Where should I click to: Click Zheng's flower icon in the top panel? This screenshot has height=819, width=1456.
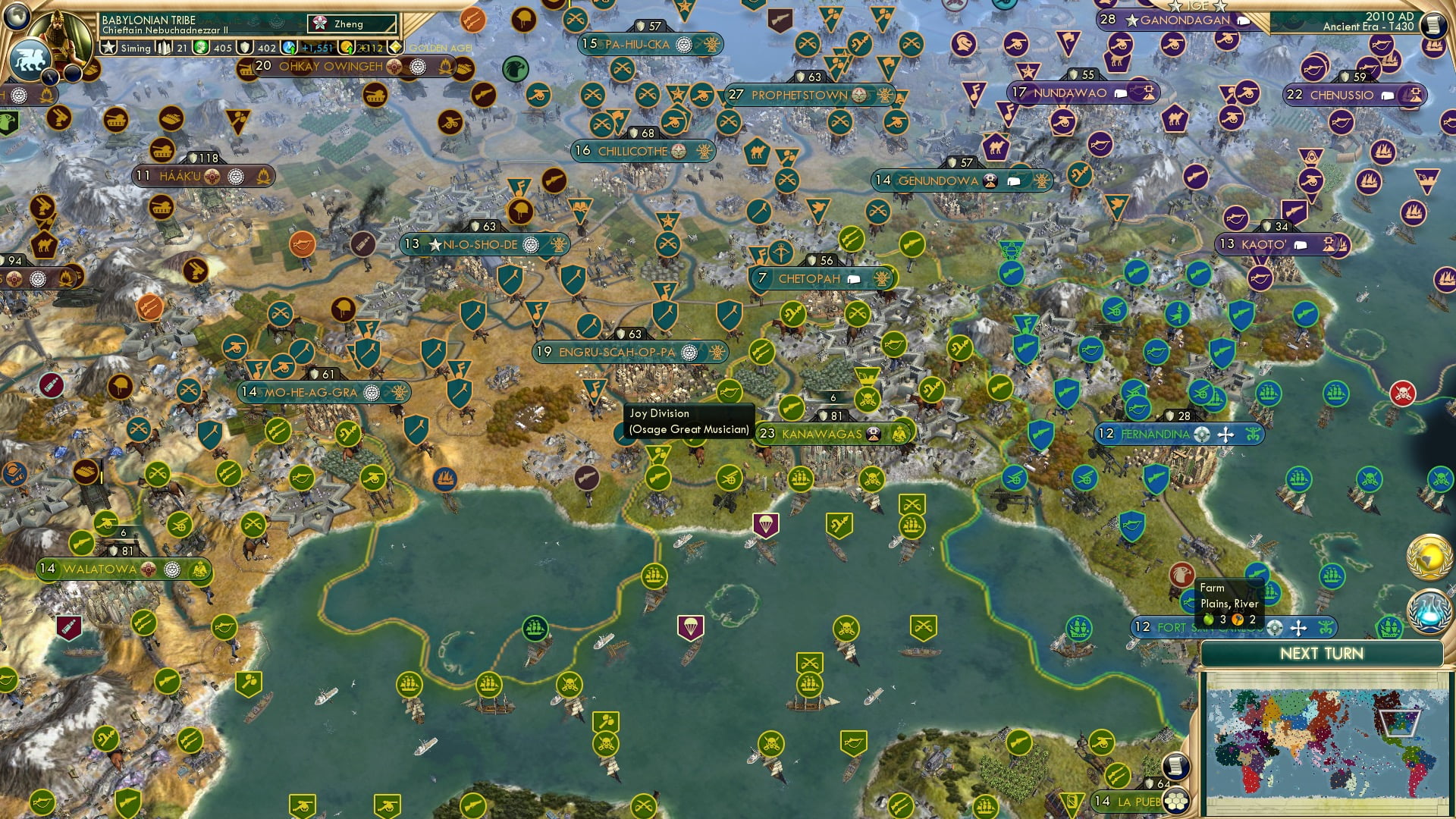(319, 23)
